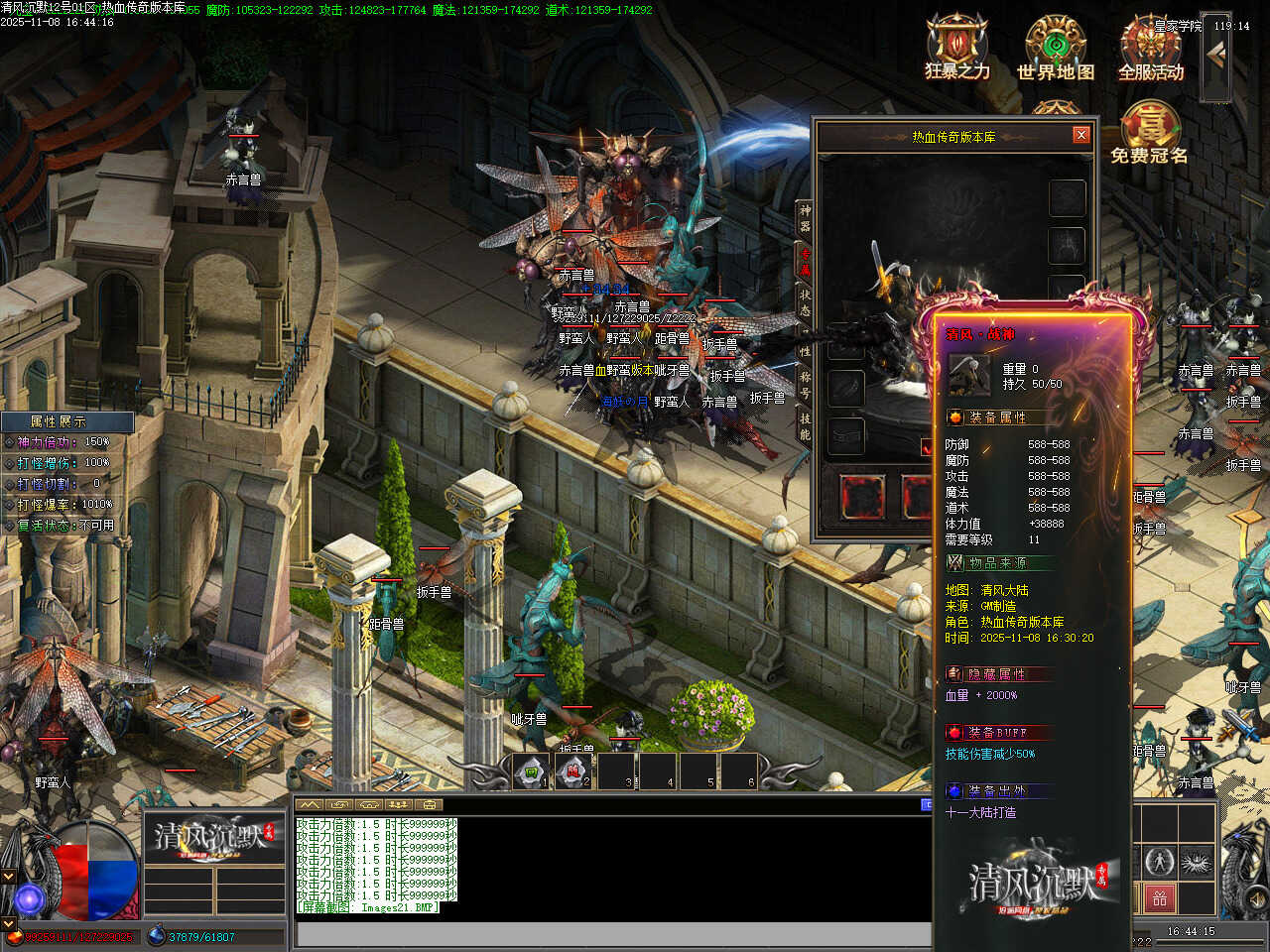Image resolution: width=1270 pixels, height=952 pixels.
Task: Collapse the top icon bar with the arrow
Action: (1216, 56)
